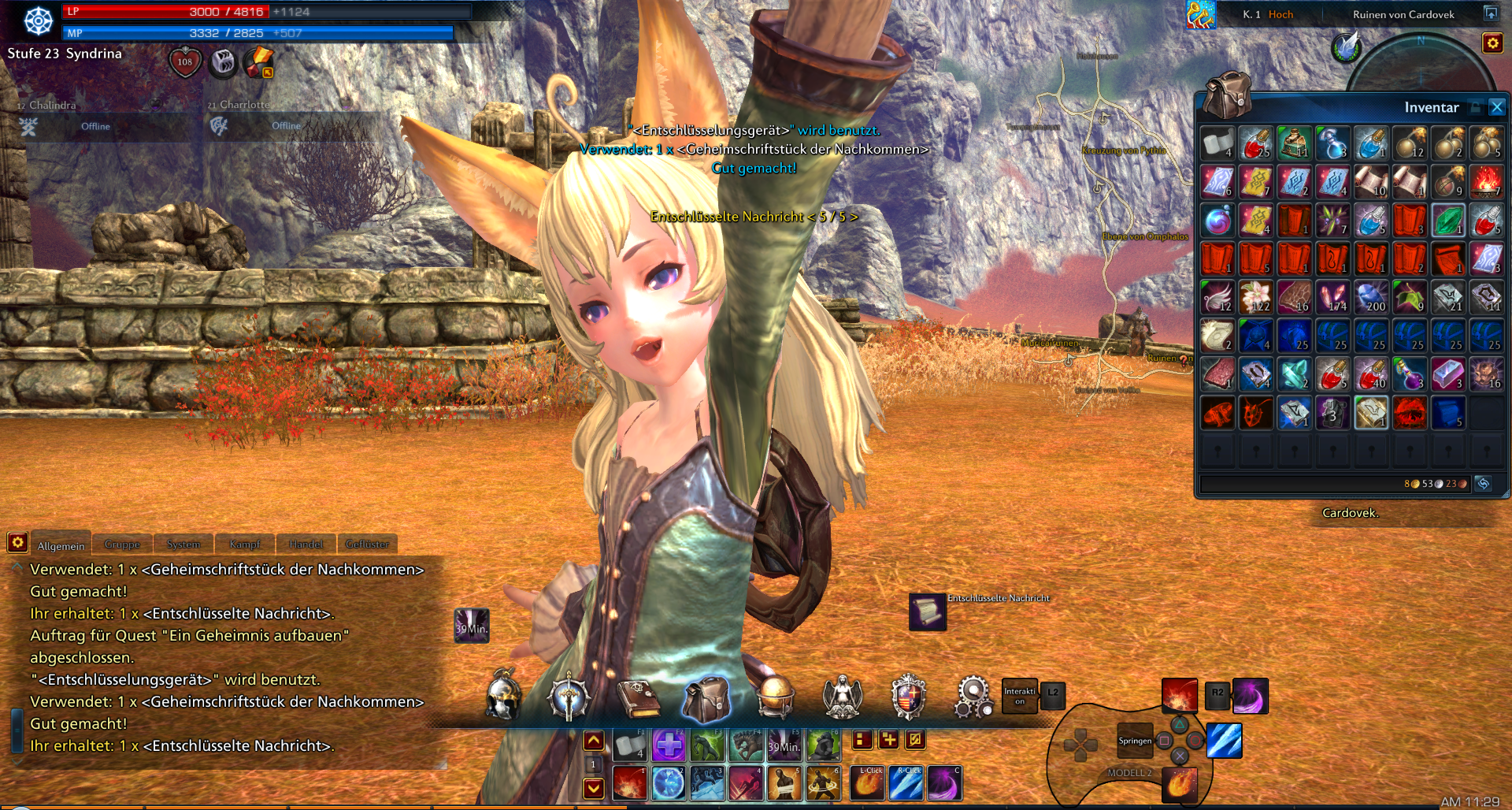Close the Inventar window

(1497, 107)
